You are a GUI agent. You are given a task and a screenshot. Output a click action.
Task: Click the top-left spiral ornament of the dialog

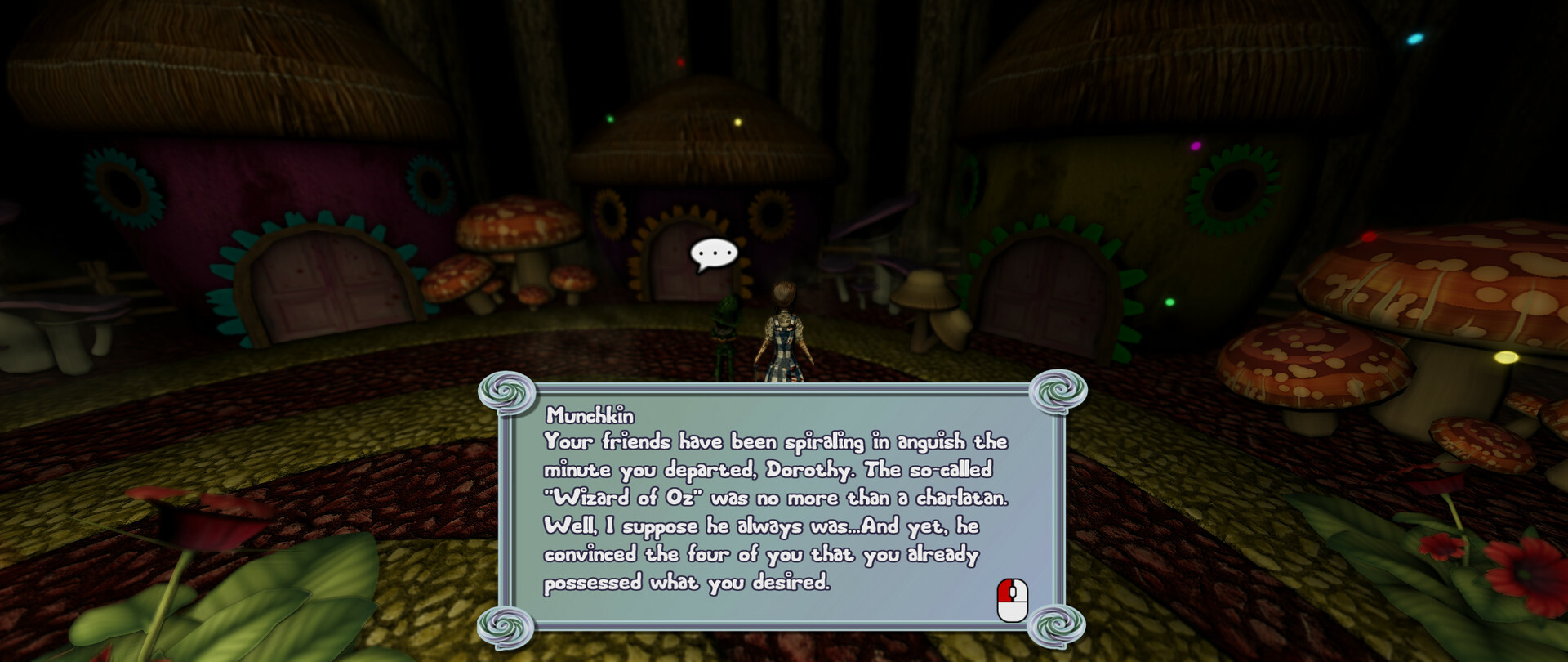[x=506, y=391]
